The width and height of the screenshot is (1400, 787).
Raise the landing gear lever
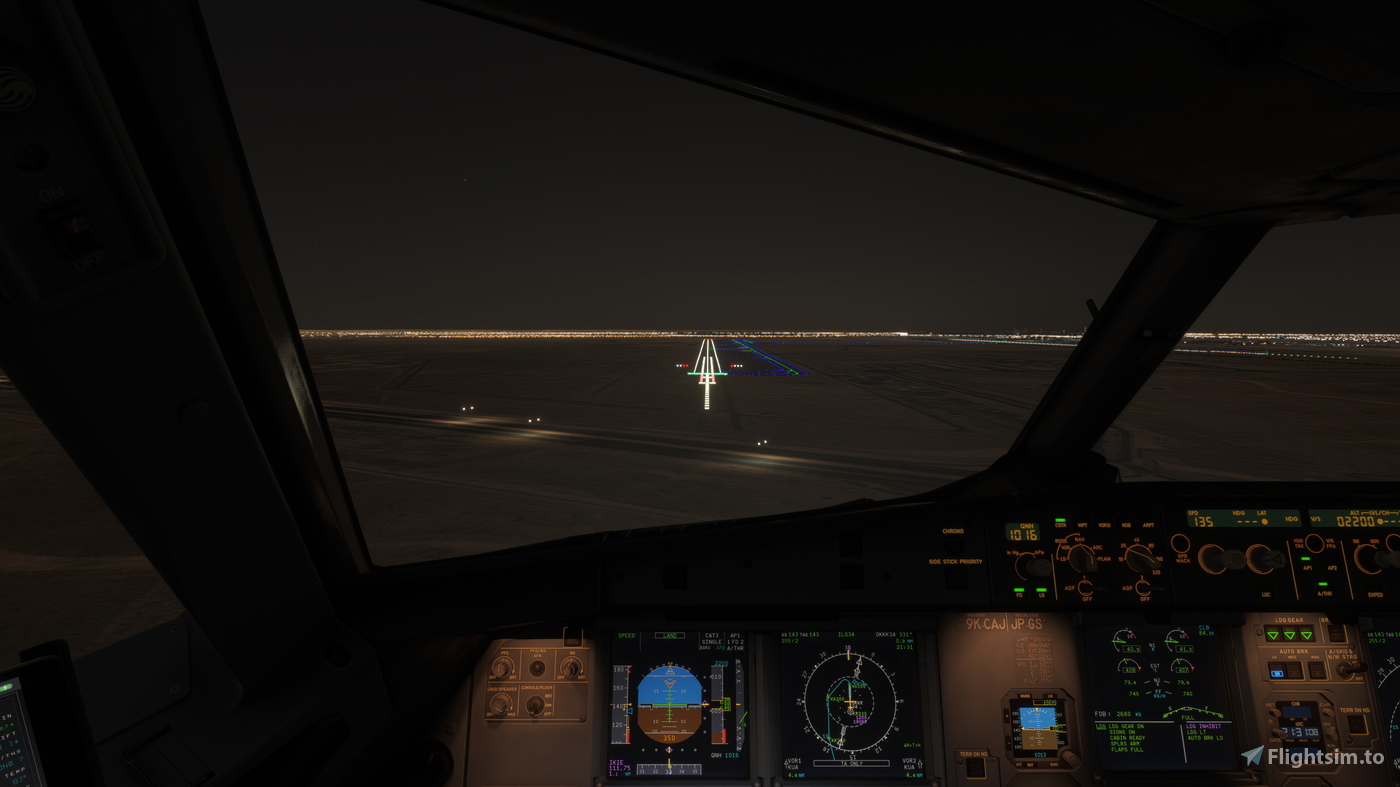[x=1288, y=634]
